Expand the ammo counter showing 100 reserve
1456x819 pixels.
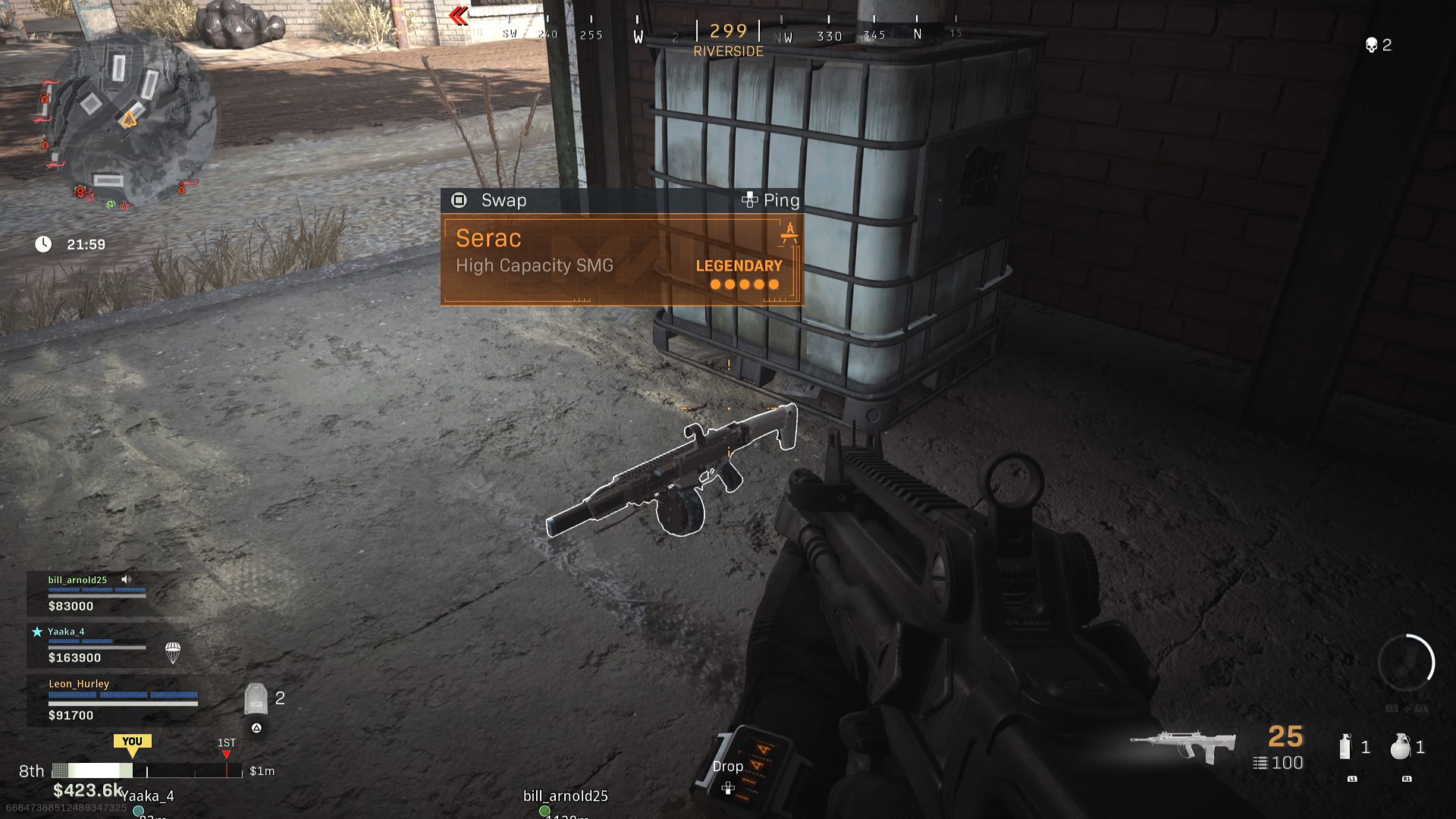coord(1278,763)
